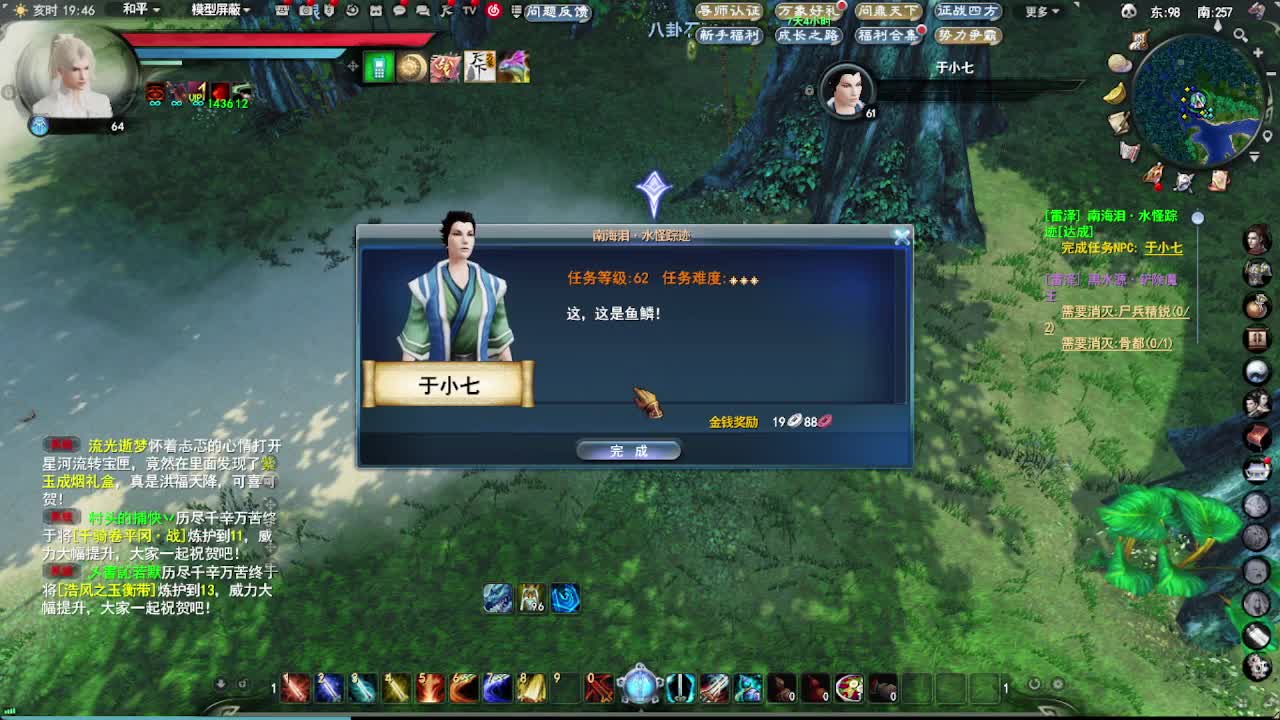Select the TV livestream icon on top bar
The height and width of the screenshot is (720, 1280).
470,11
